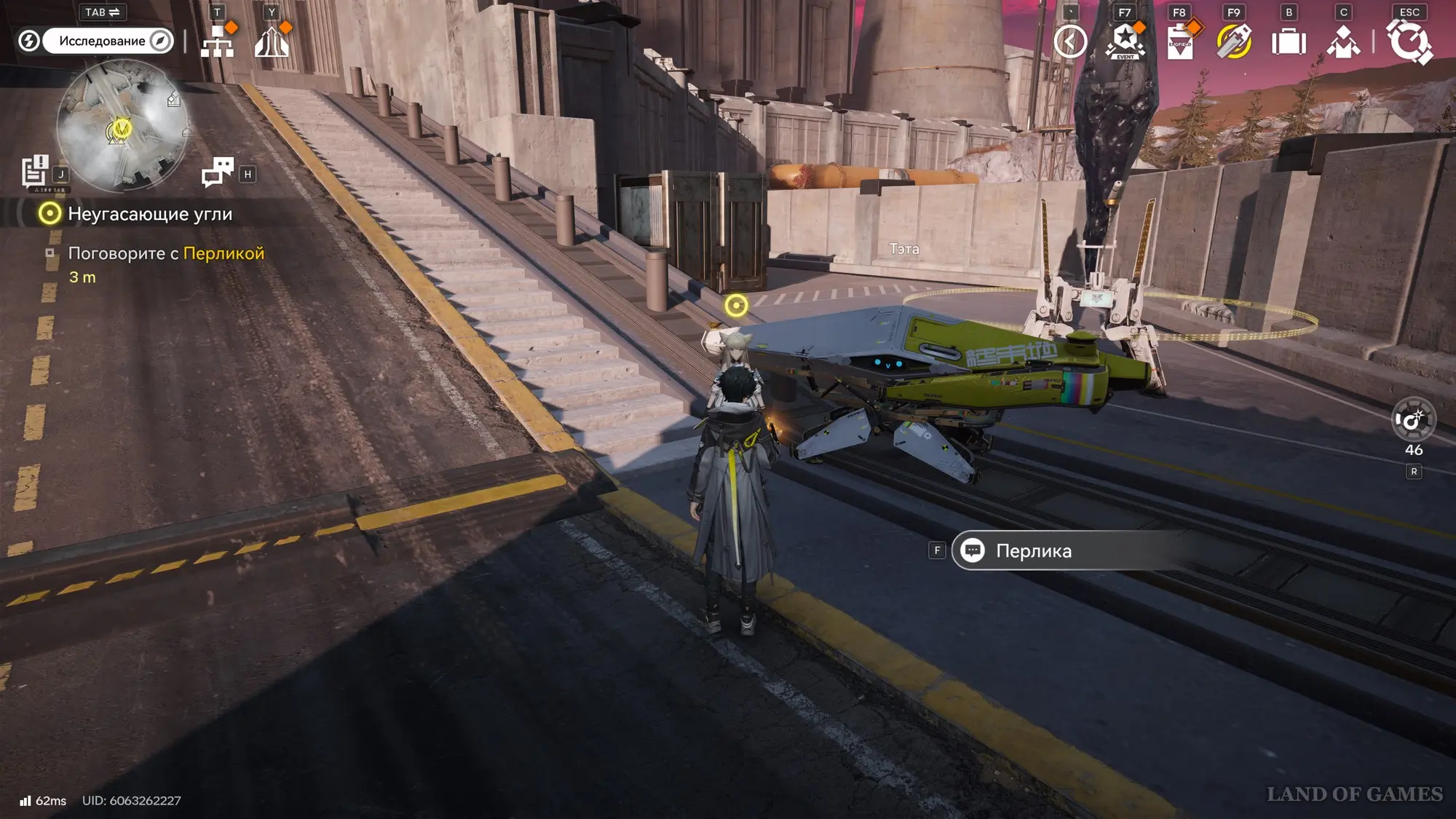The height and width of the screenshot is (819, 1456).
Task: Open the Event star icon menu
Action: (1125, 41)
